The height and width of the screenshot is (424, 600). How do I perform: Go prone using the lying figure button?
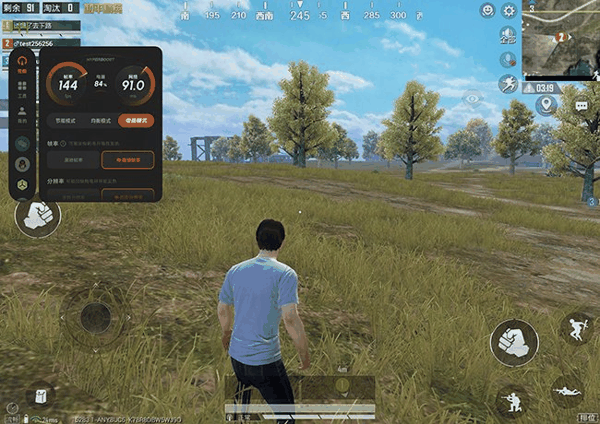click(569, 391)
